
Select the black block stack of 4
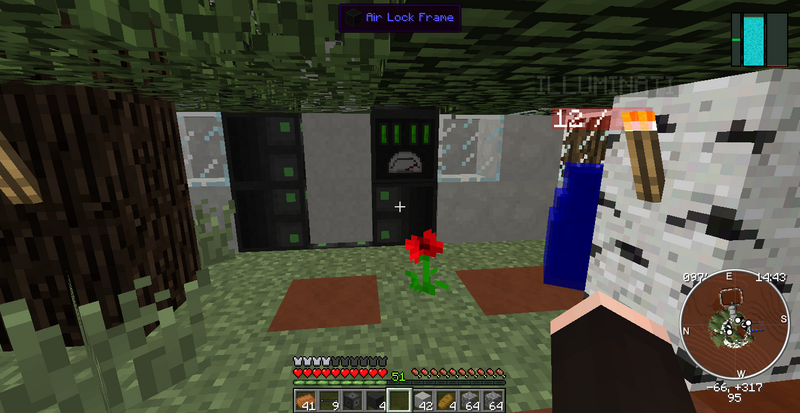tap(376, 401)
